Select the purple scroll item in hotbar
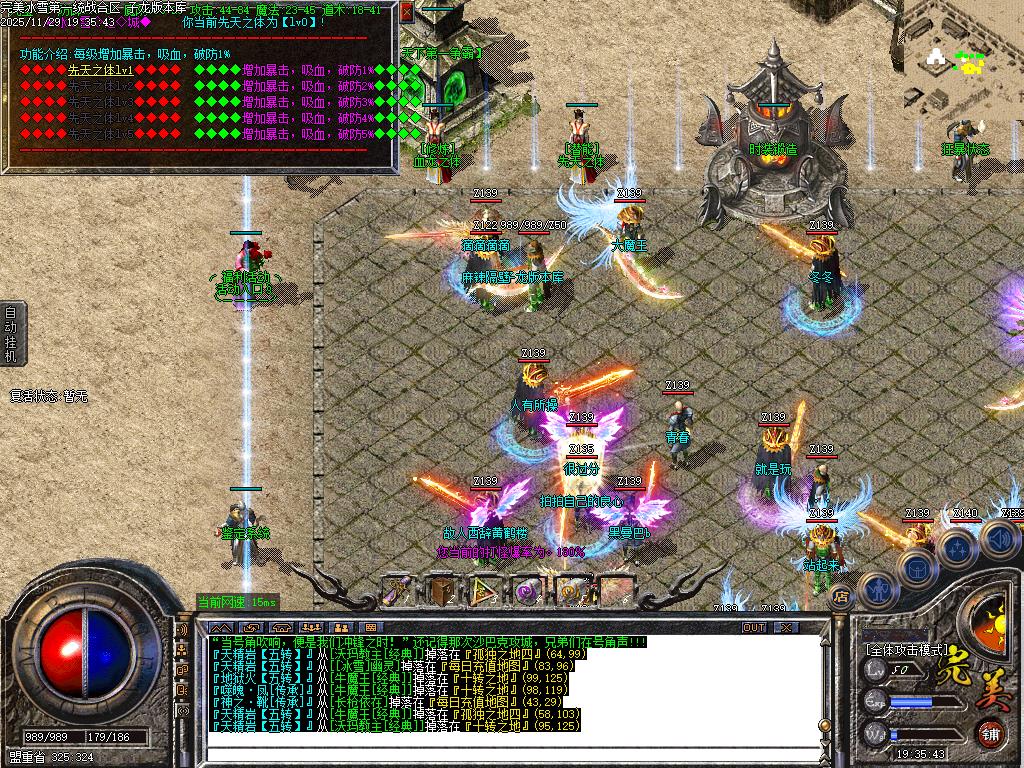Viewport: 1024px width, 768px height. click(399, 590)
